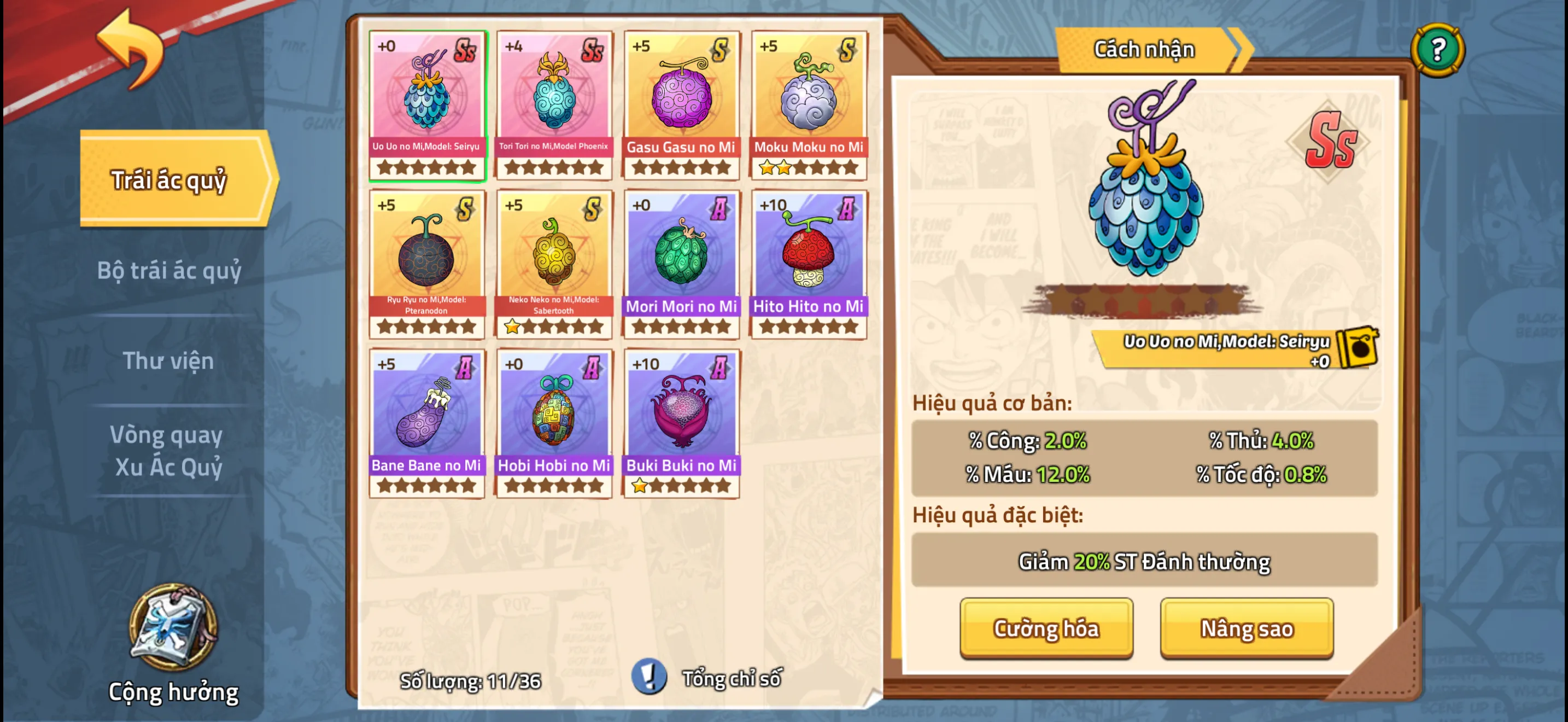Choose the Gasu Gasu no Mi fruit
The width and height of the screenshot is (1568, 722).
[x=681, y=104]
